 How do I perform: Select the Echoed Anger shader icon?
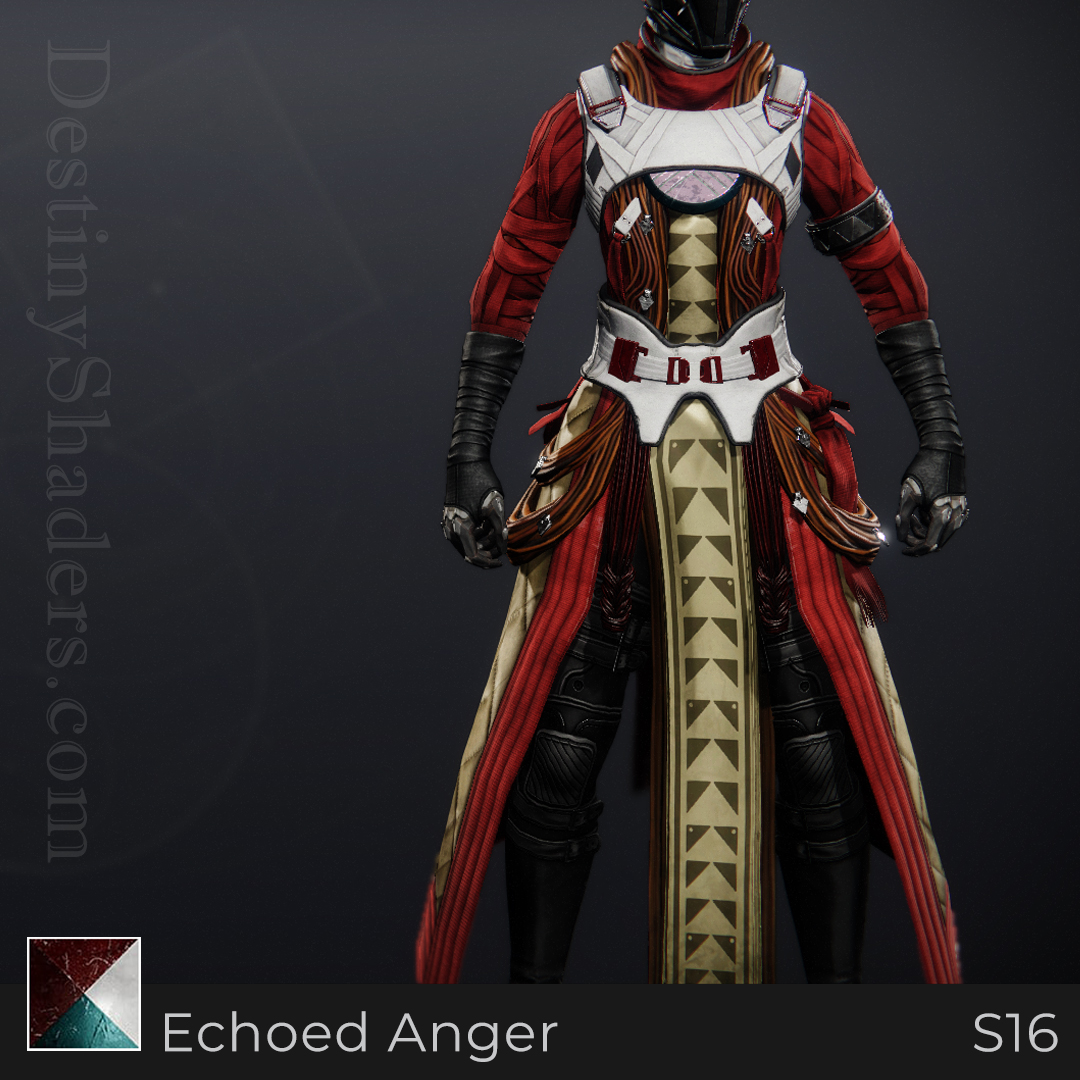click(x=84, y=993)
